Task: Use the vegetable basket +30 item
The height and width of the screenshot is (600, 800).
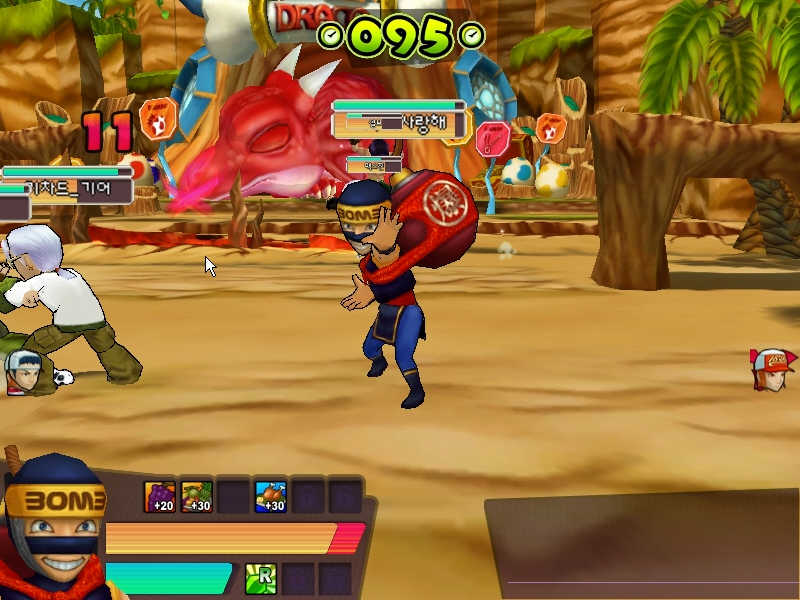Action: (196, 496)
